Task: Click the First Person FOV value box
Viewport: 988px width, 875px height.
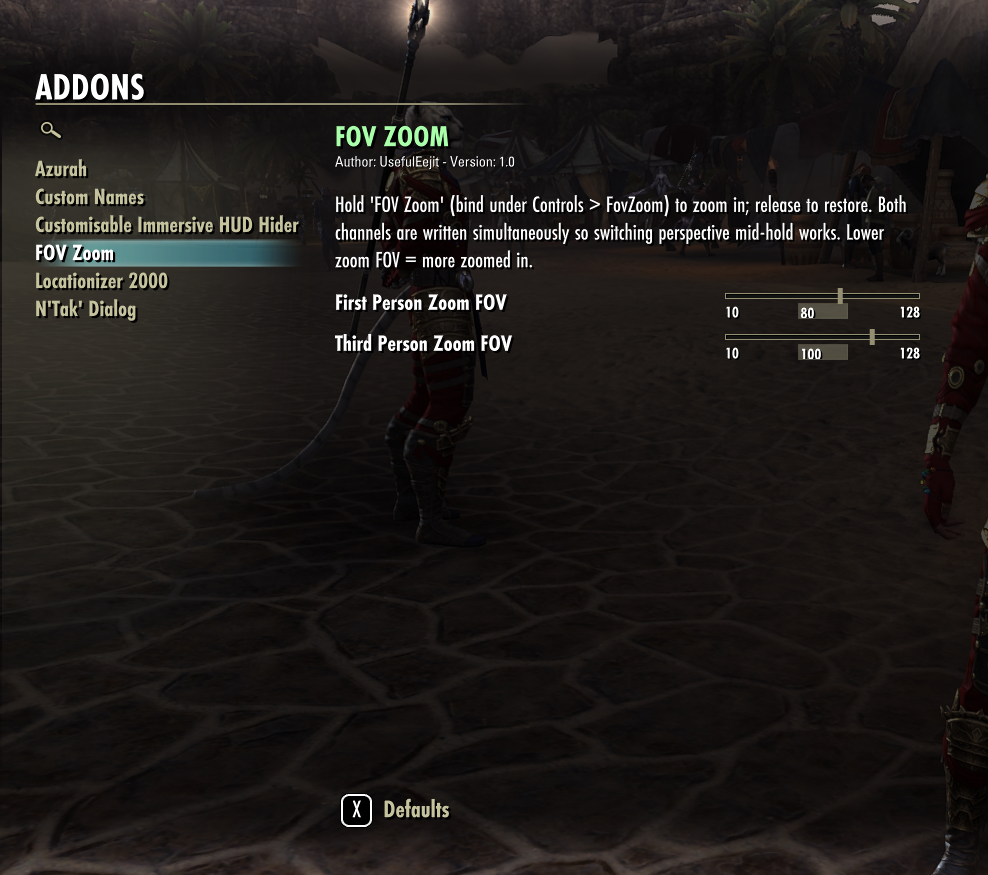Action: tap(822, 313)
